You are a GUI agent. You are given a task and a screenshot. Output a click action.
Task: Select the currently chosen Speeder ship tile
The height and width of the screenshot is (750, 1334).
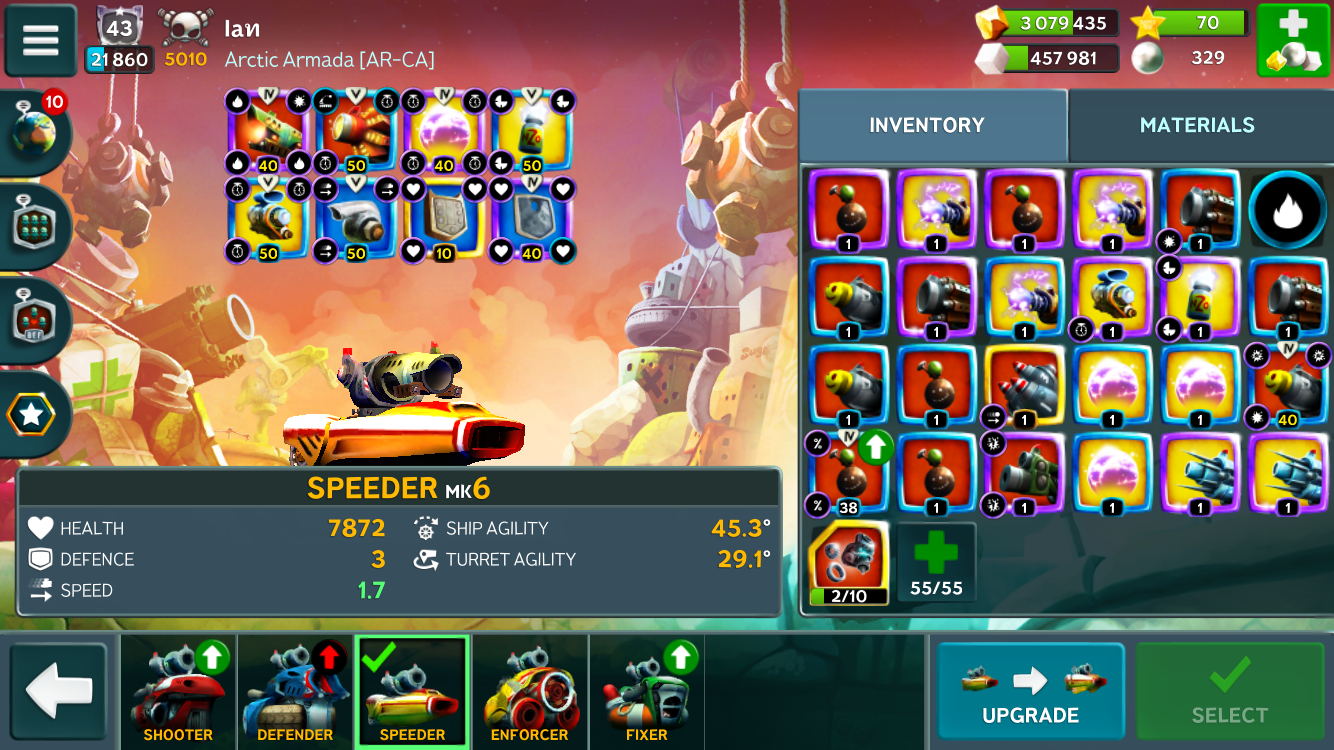[412, 690]
